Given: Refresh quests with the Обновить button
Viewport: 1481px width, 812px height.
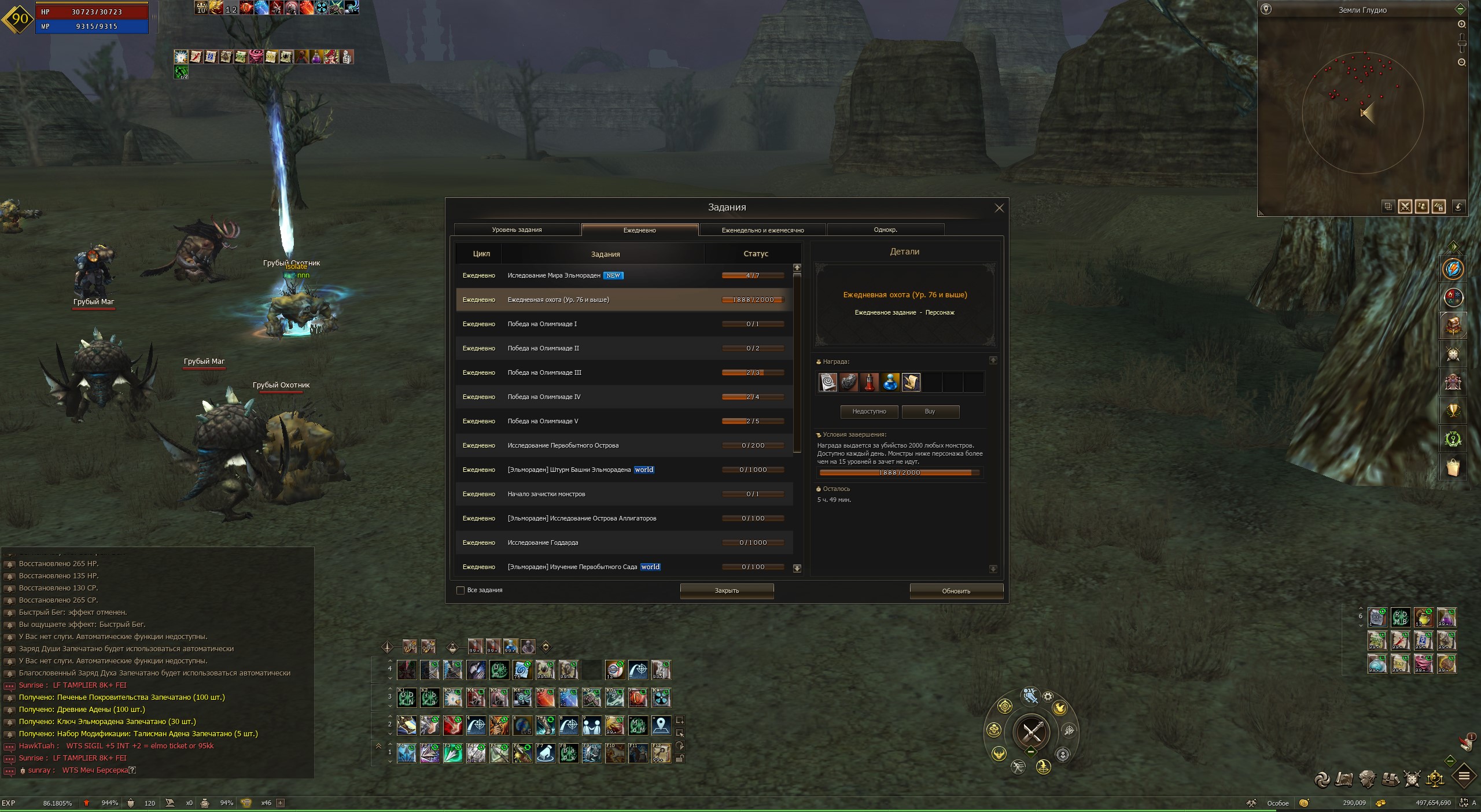Looking at the screenshot, I should tap(956, 591).
